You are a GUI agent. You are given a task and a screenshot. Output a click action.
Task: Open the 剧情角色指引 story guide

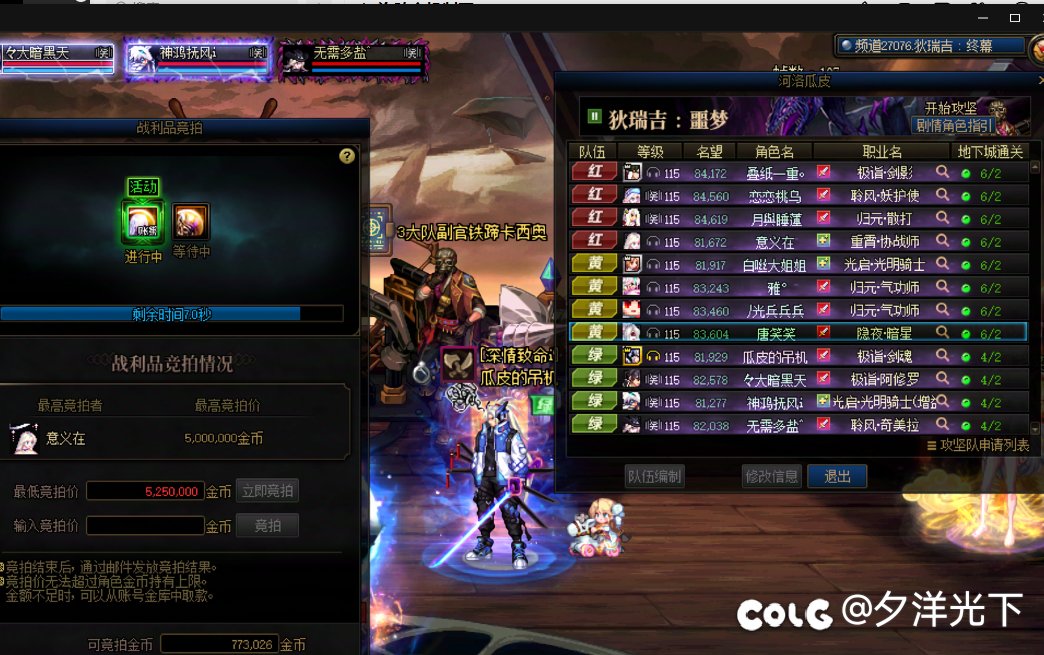click(x=953, y=125)
